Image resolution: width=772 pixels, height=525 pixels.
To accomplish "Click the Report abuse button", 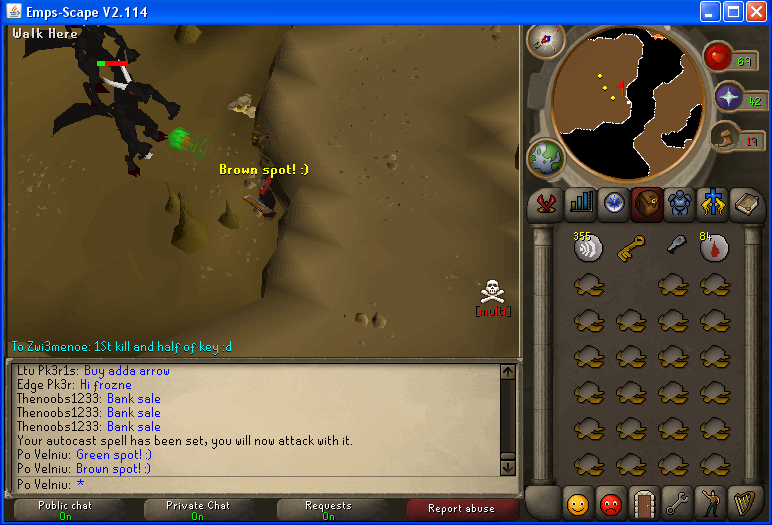I will [x=461, y=508].
